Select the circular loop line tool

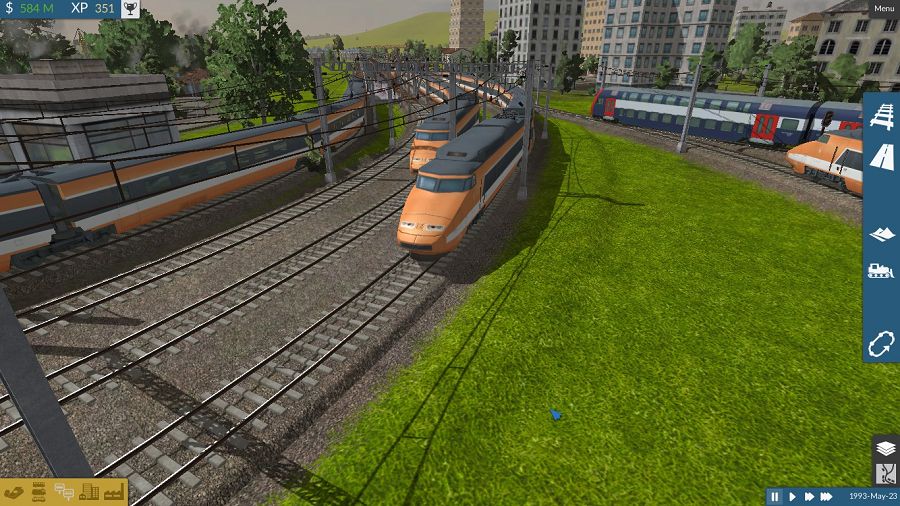pyautogui.click(x=881, y=344)
